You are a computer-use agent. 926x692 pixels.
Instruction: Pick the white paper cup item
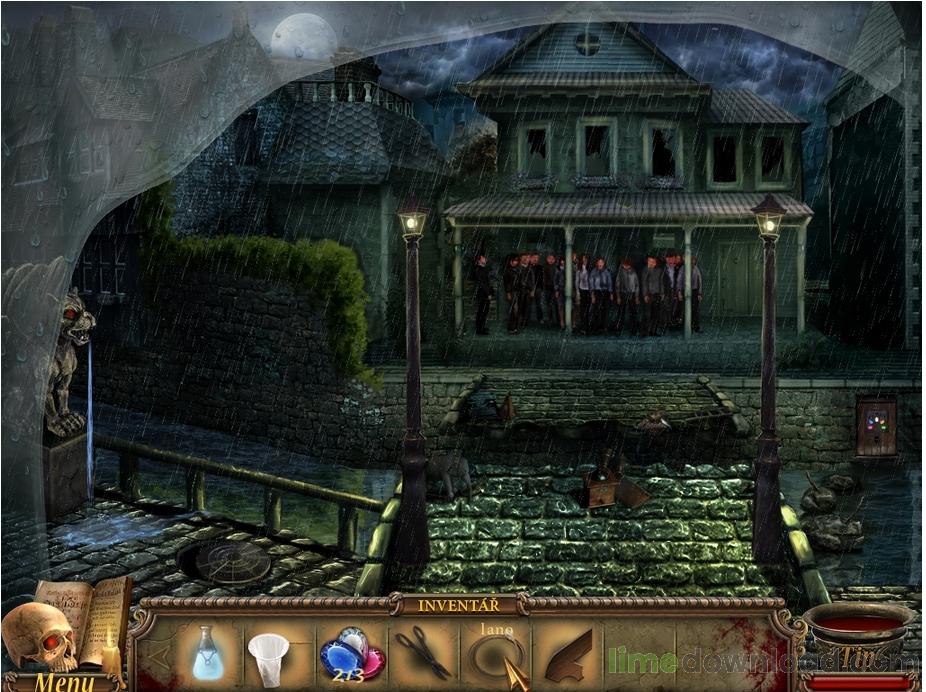(x=268, y=657)
